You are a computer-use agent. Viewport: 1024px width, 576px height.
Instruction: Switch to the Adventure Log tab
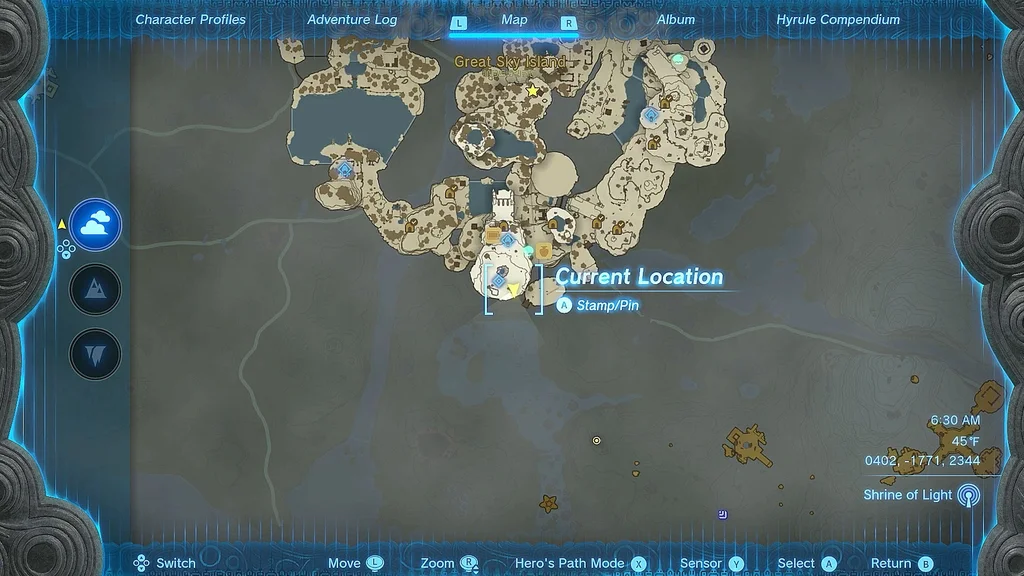pyautogui.click(x=352, y=20)
